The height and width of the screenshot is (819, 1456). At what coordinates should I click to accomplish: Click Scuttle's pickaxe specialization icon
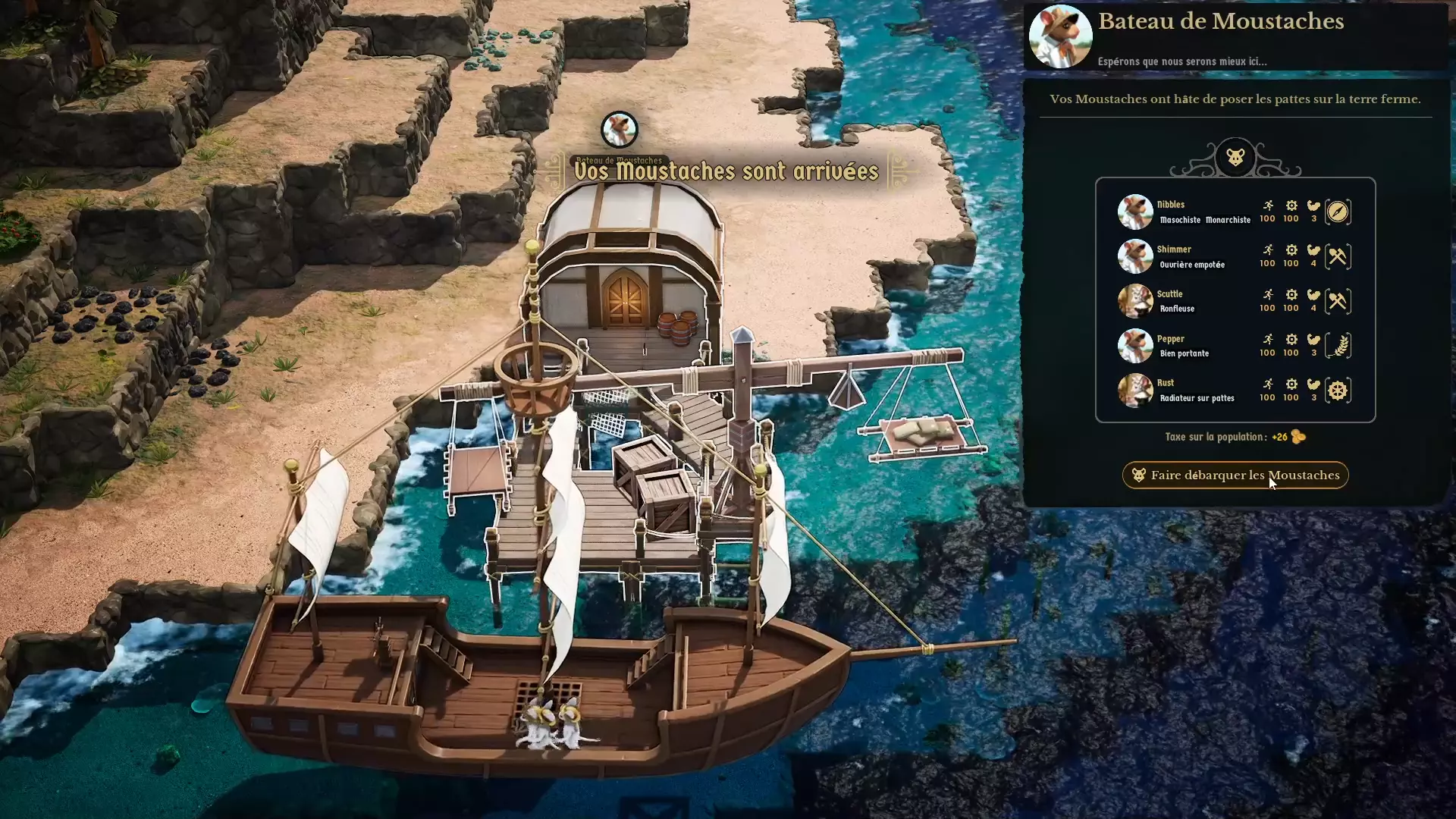pyautogui.click(x=1338, y=300)
